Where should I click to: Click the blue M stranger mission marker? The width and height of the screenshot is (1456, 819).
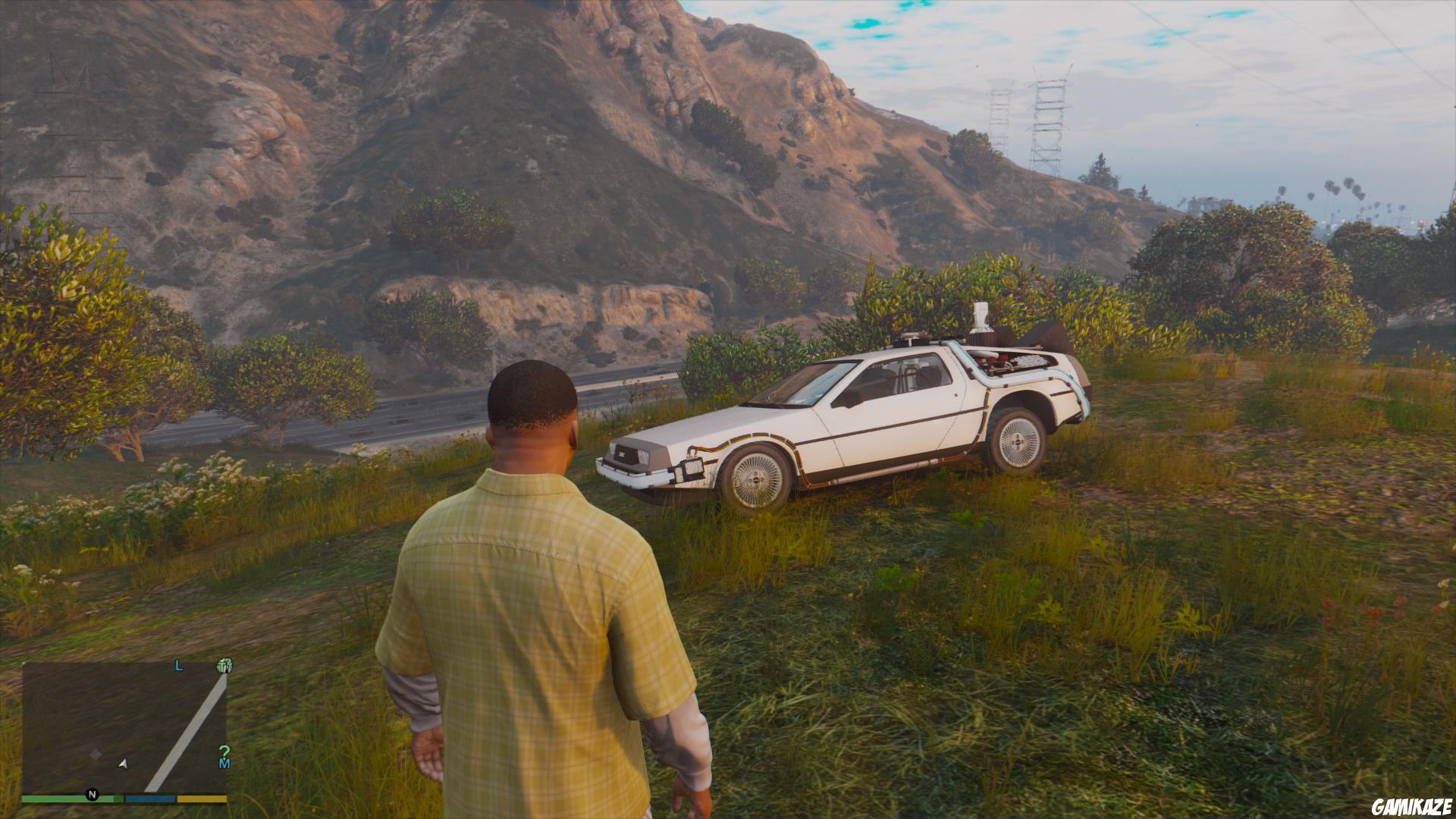coord(225,764)
